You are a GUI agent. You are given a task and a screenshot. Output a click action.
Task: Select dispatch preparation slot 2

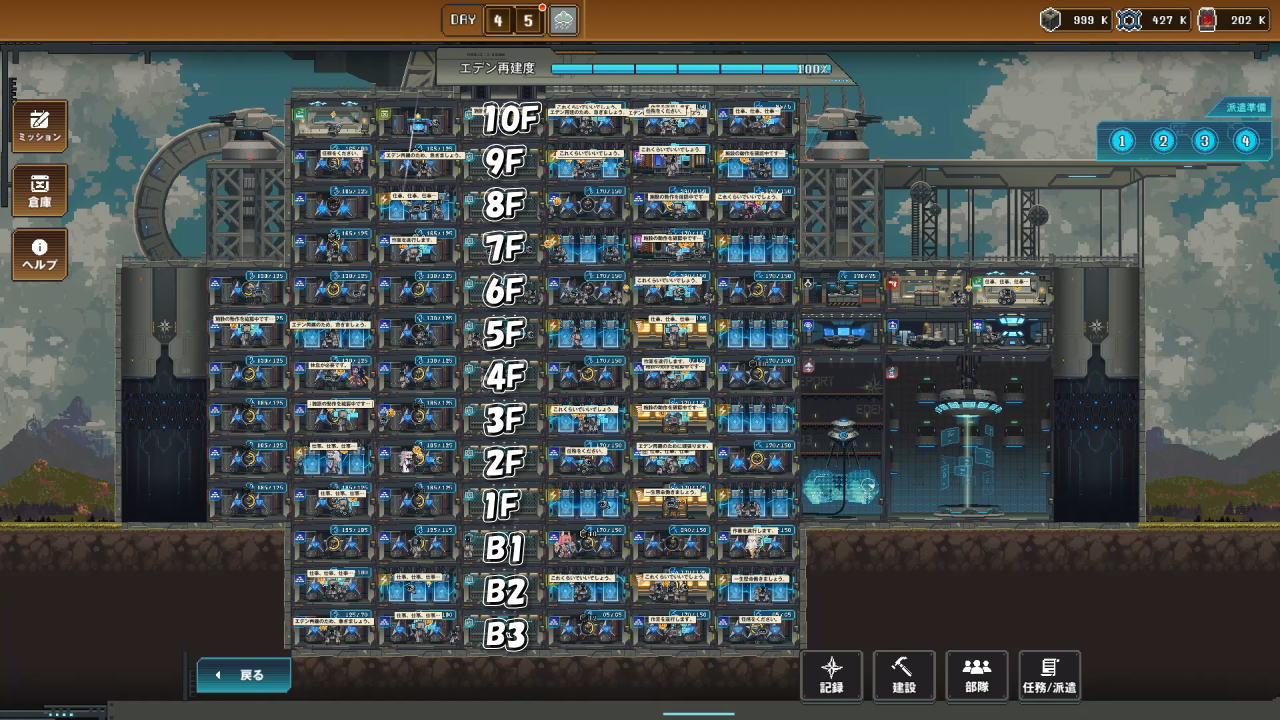click(1163, 141)
